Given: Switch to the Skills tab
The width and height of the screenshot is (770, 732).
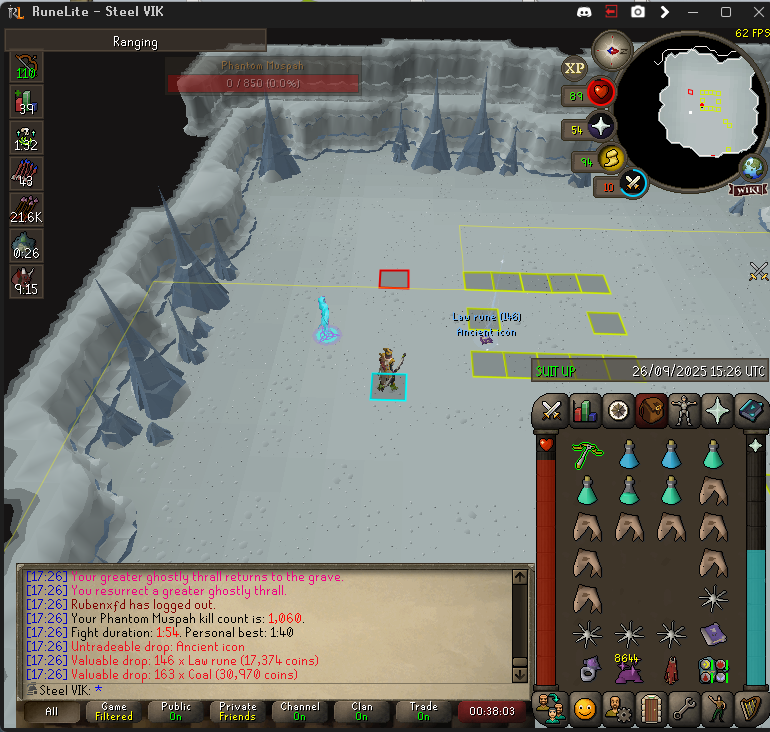Looking at the screenshot, I should click(583, 410).
